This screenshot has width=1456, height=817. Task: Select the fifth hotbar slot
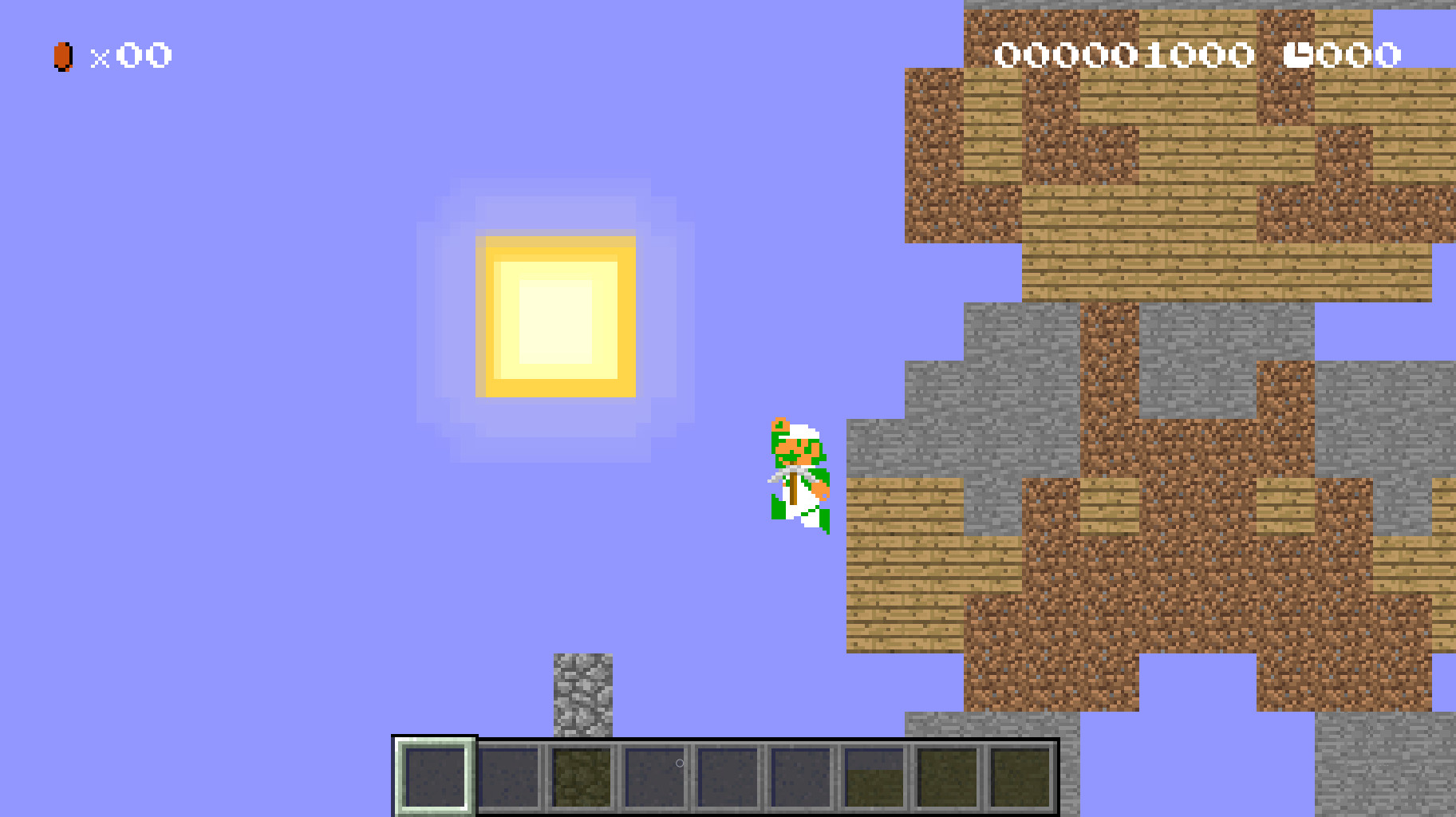[x=726, y=778]
